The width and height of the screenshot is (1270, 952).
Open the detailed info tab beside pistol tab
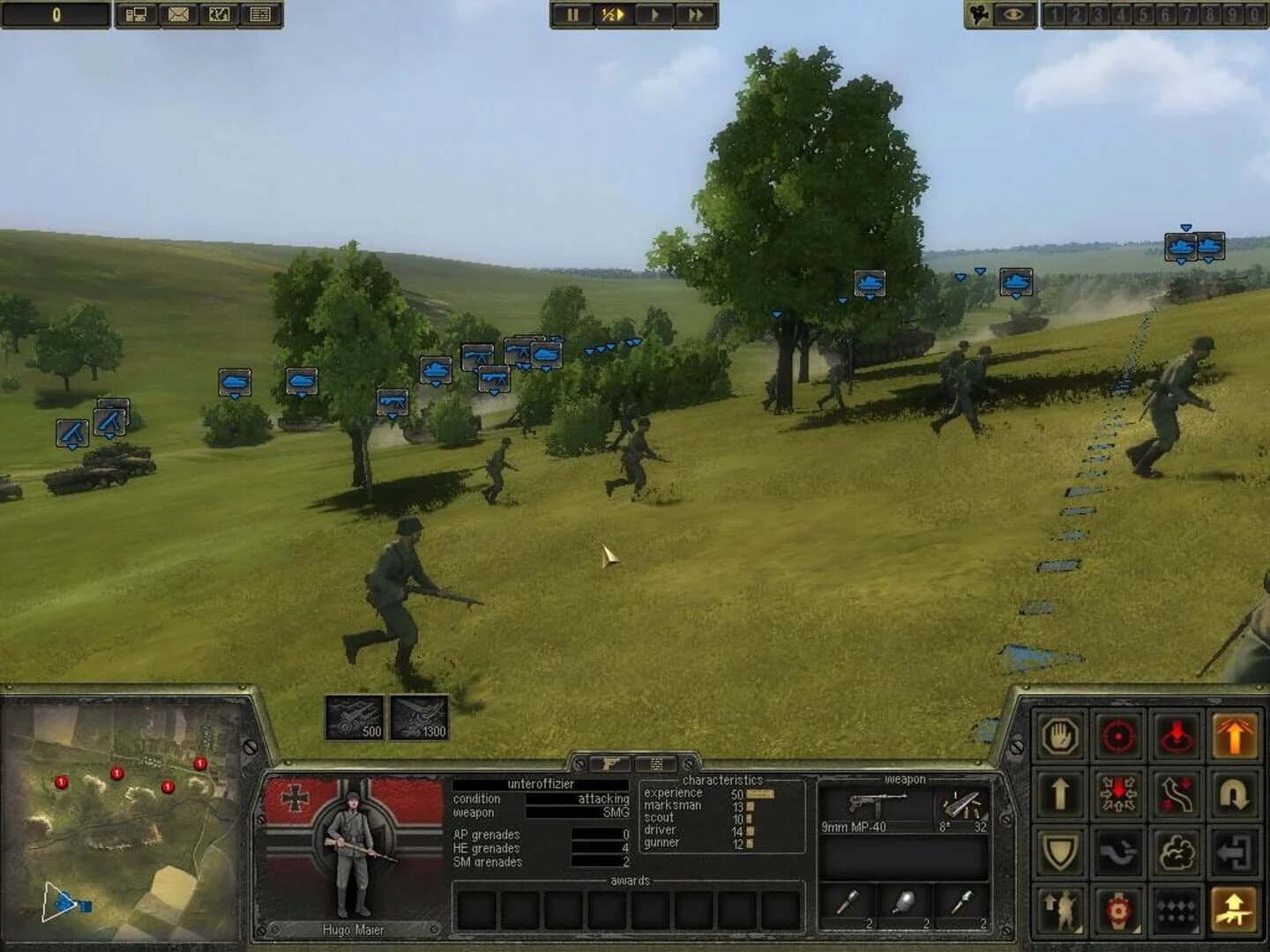[655, 762]
